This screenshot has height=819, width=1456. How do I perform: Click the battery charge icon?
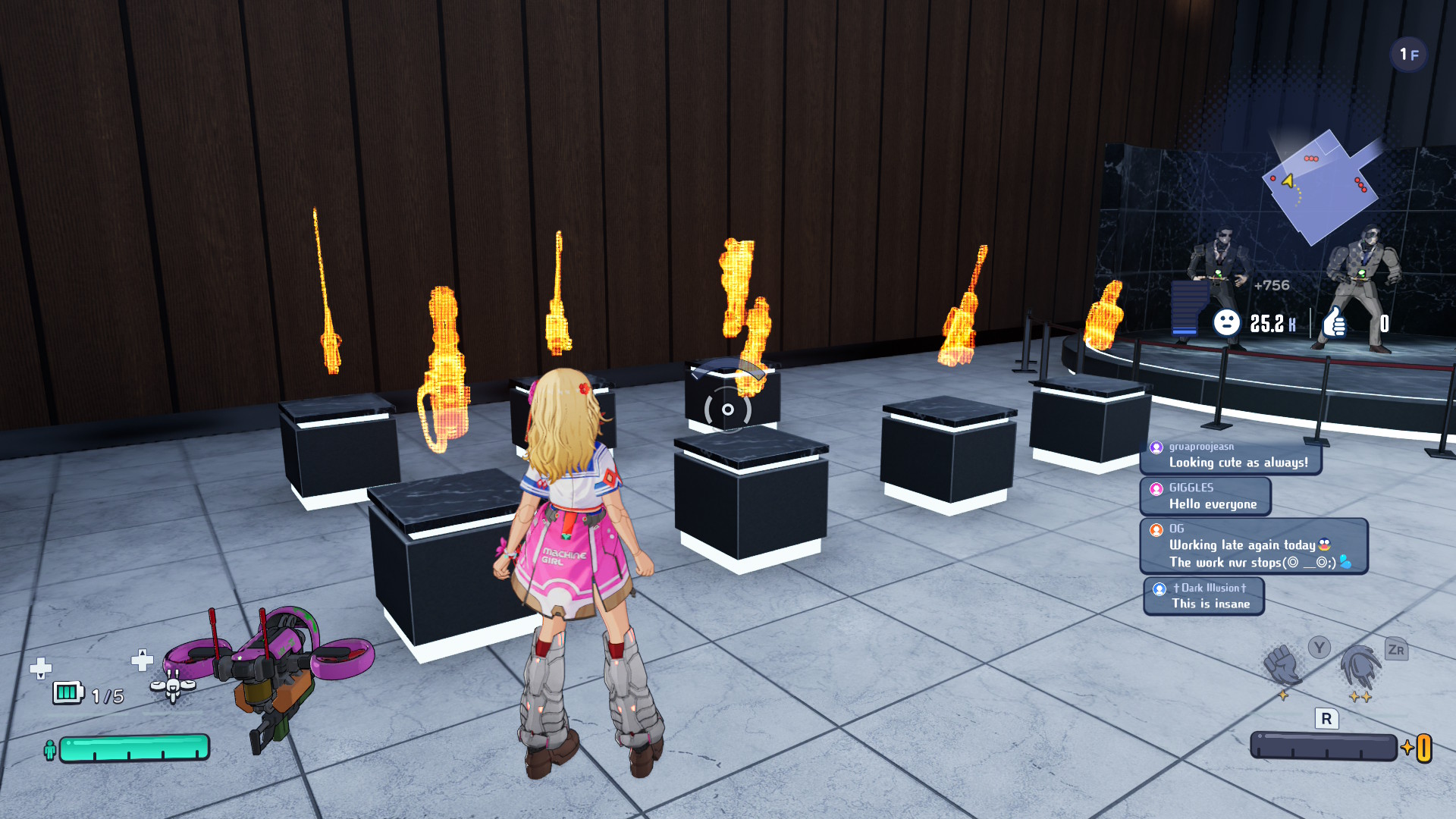pyautogui.click(x=67, y=692)
